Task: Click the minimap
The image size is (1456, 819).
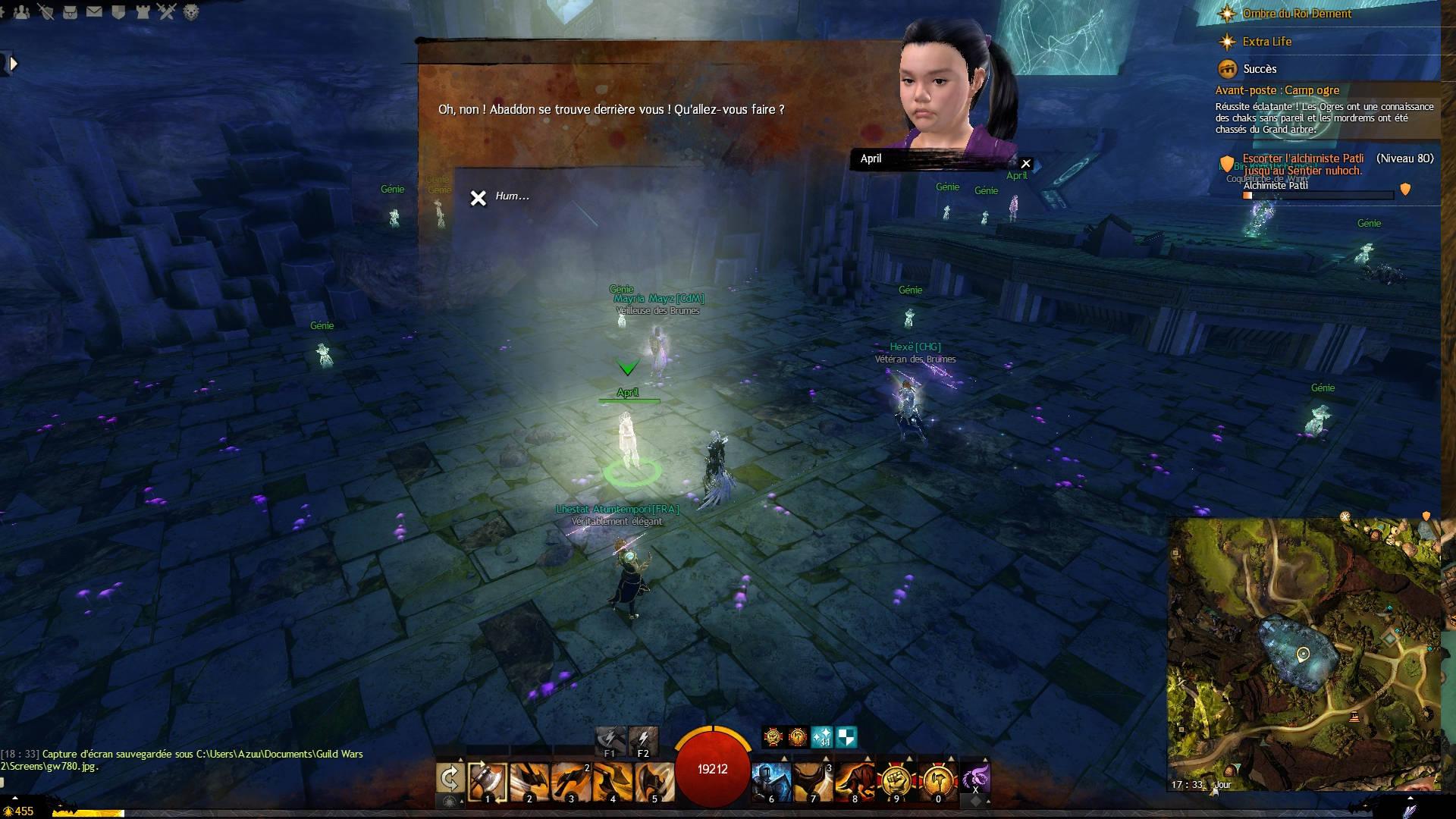Action: [x=1303, y=654]
